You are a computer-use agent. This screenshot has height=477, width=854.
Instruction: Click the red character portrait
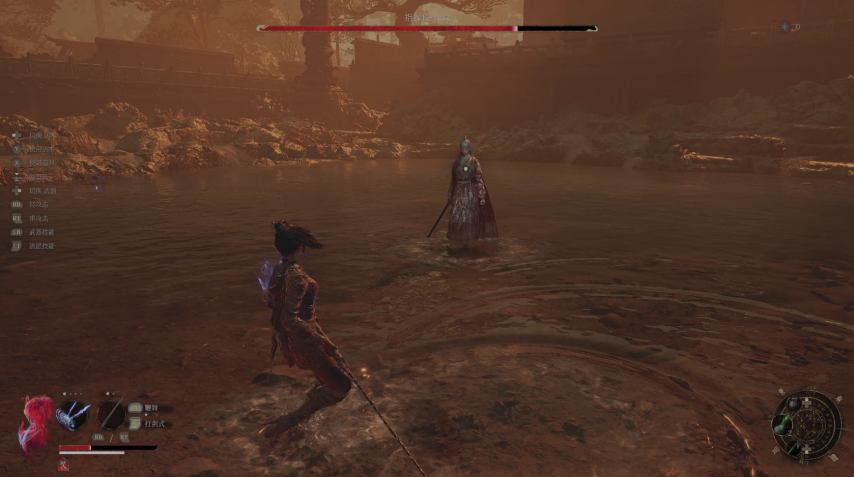[34, 421]
